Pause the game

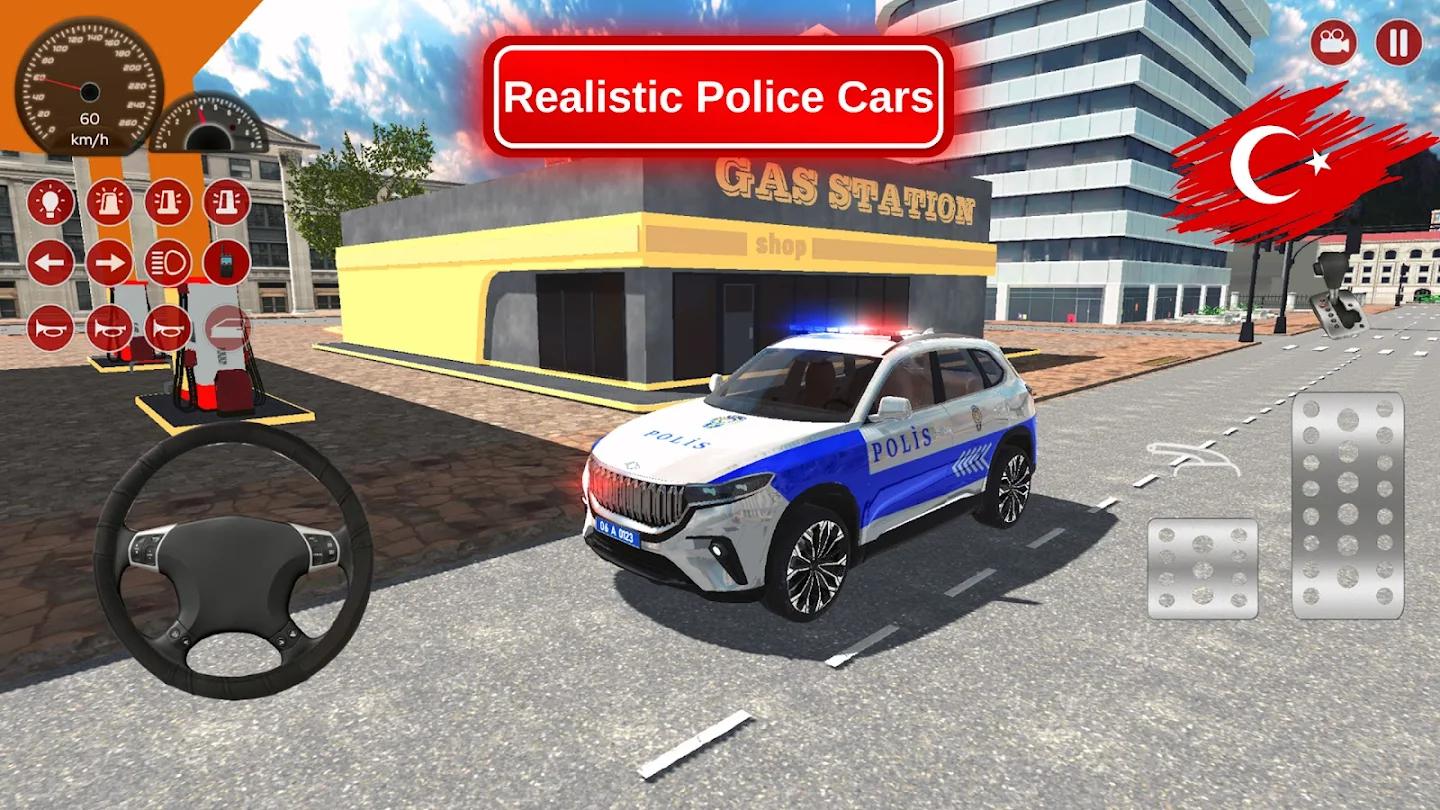point(1399,42)
